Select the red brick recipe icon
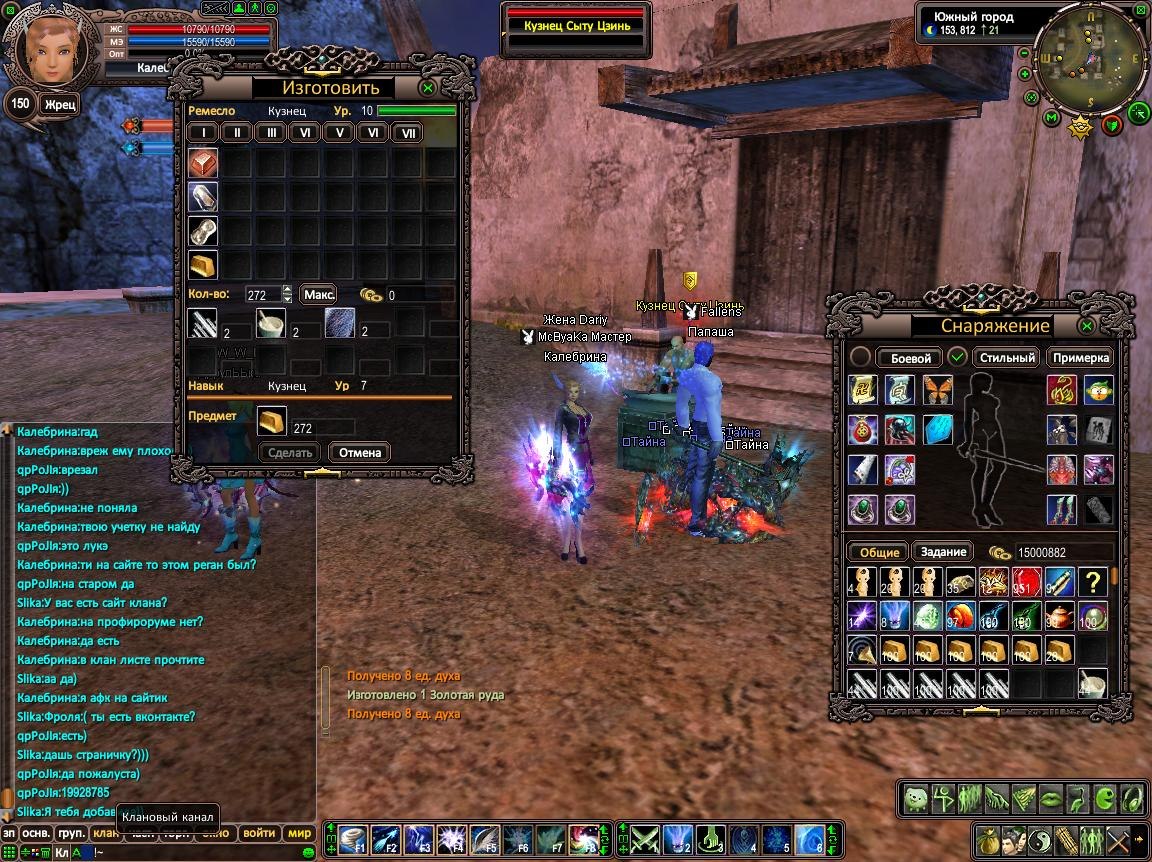This screenshot has width=1152, height=862. pos(203,163)
